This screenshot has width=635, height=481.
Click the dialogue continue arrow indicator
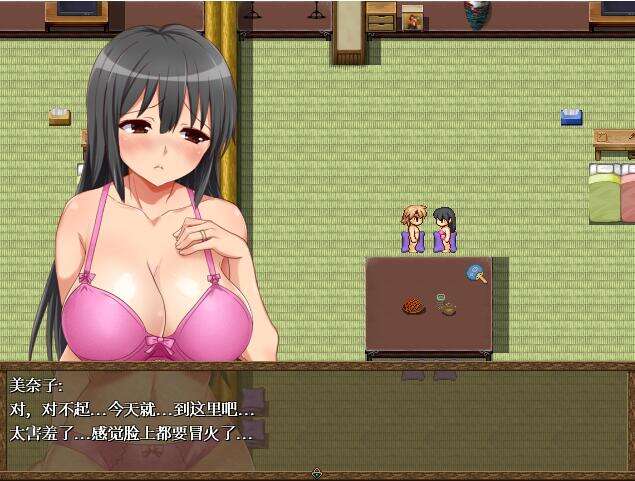pos(317,473)
